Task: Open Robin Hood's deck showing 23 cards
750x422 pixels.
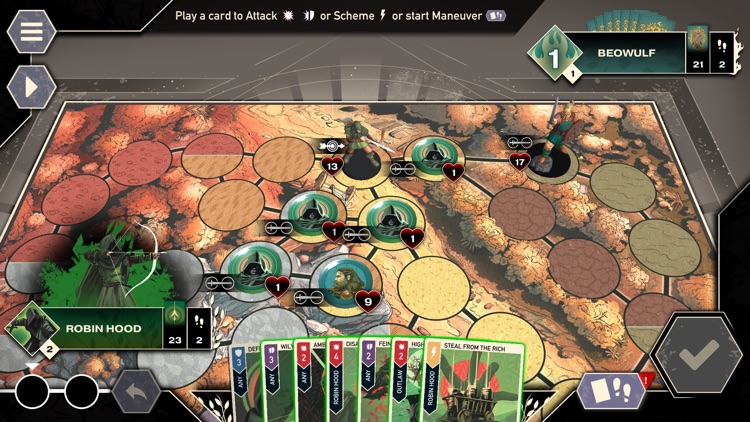Action: tap(174, 327)
